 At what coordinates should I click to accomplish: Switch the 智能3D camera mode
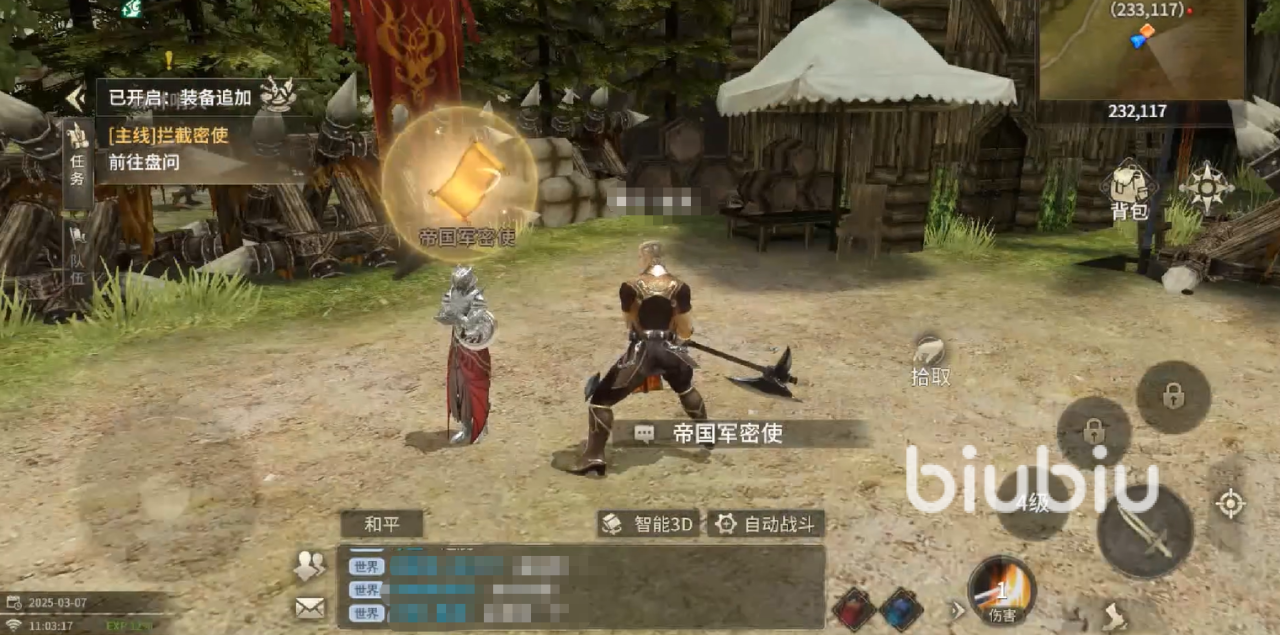(x=649, y=523)
